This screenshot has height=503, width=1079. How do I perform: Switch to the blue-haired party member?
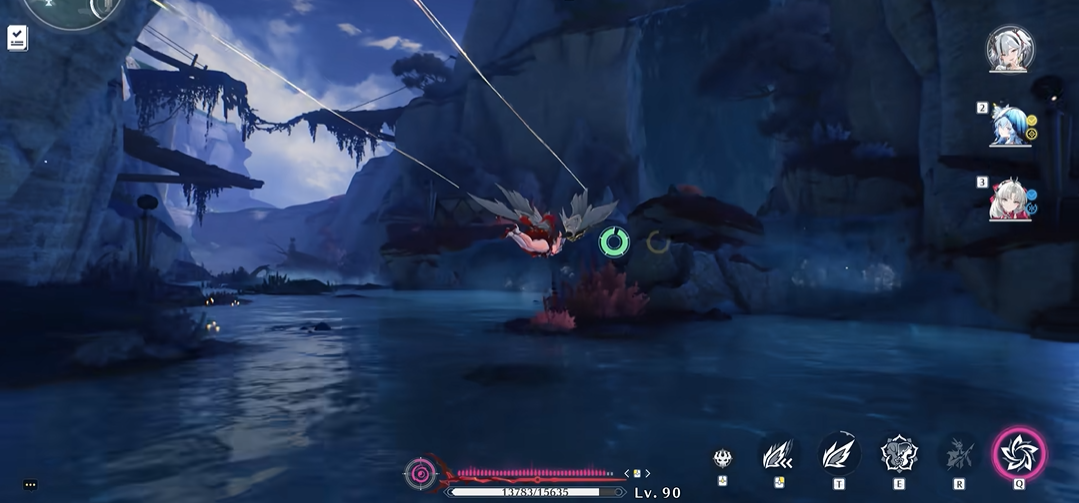point(1008,125)
